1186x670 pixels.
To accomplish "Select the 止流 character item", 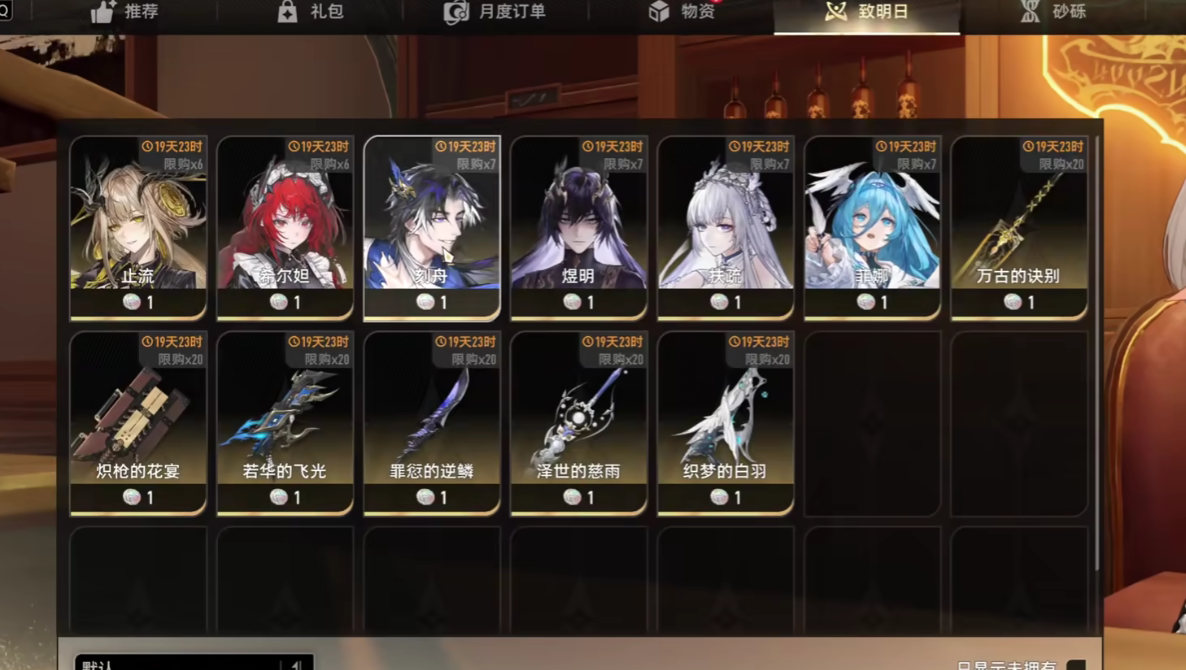I will click(138, 227).
